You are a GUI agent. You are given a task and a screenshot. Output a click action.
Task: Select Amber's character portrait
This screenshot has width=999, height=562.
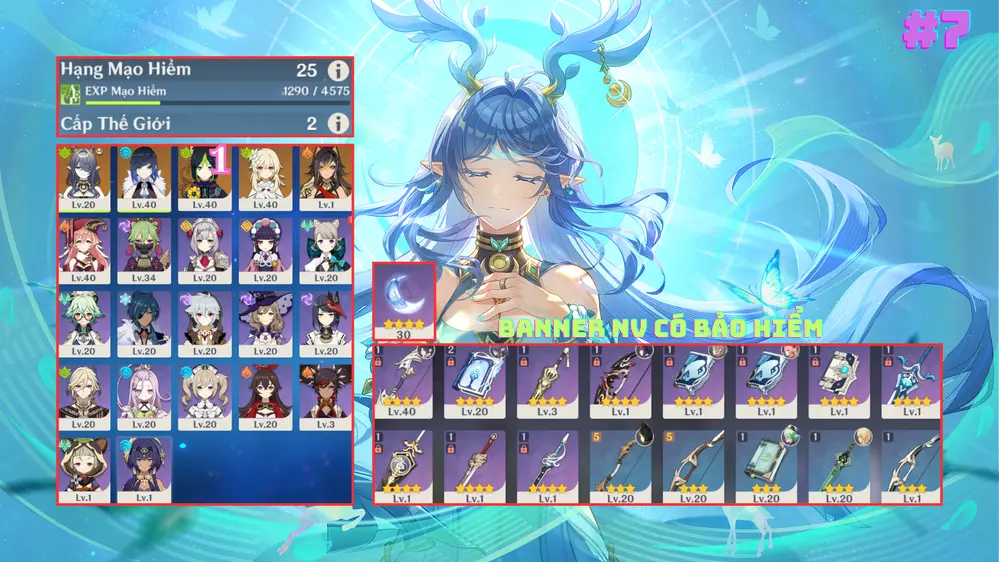tap(264, 396)
